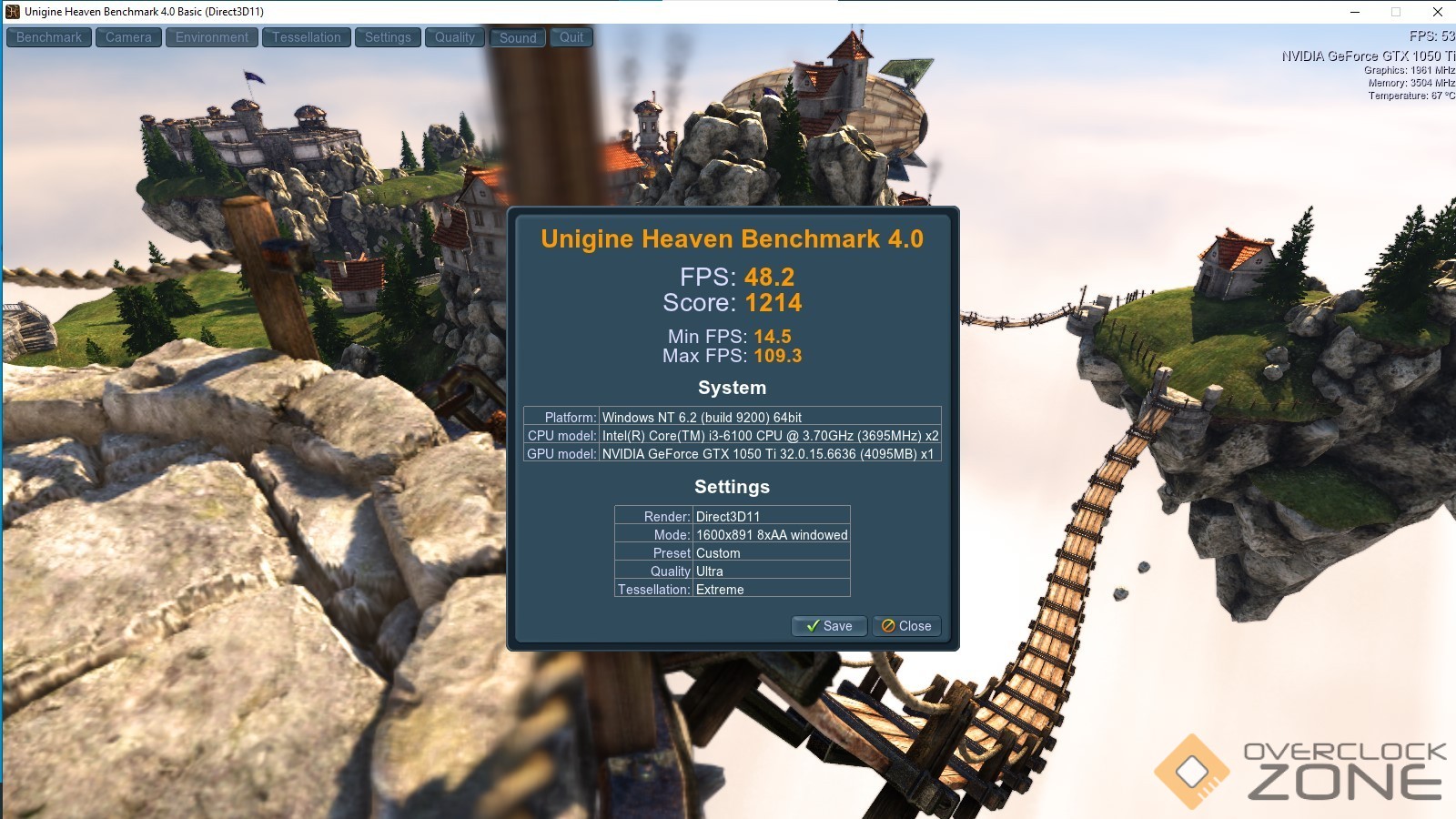Viewport: 1456px width, 819px height.
Task: Click the Benchmark button in top toolbar
Action: pyautogui.click(x=49, y=37)
